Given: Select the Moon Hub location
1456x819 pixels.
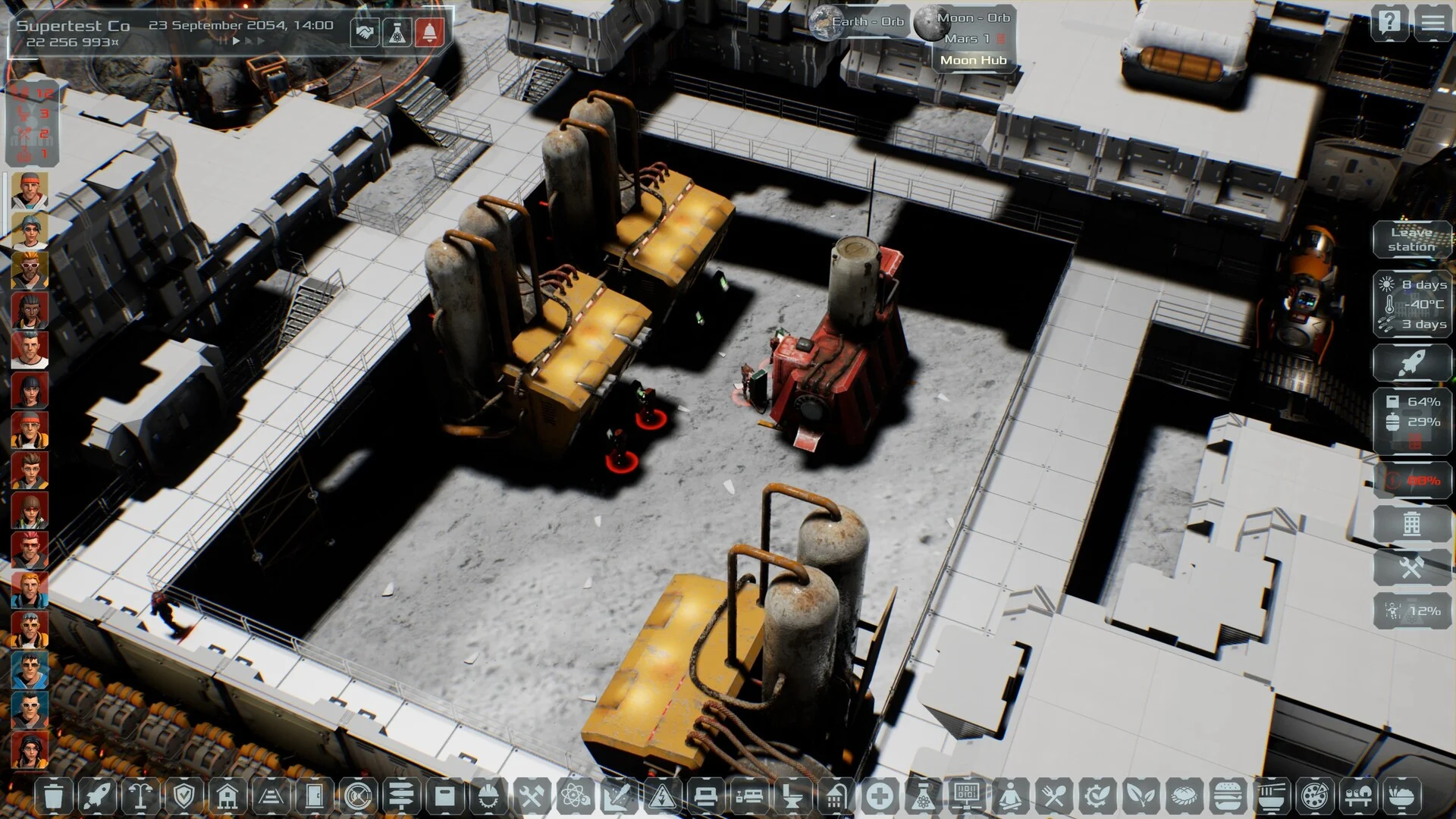Looking at the screenshot, I should (973, 61).
